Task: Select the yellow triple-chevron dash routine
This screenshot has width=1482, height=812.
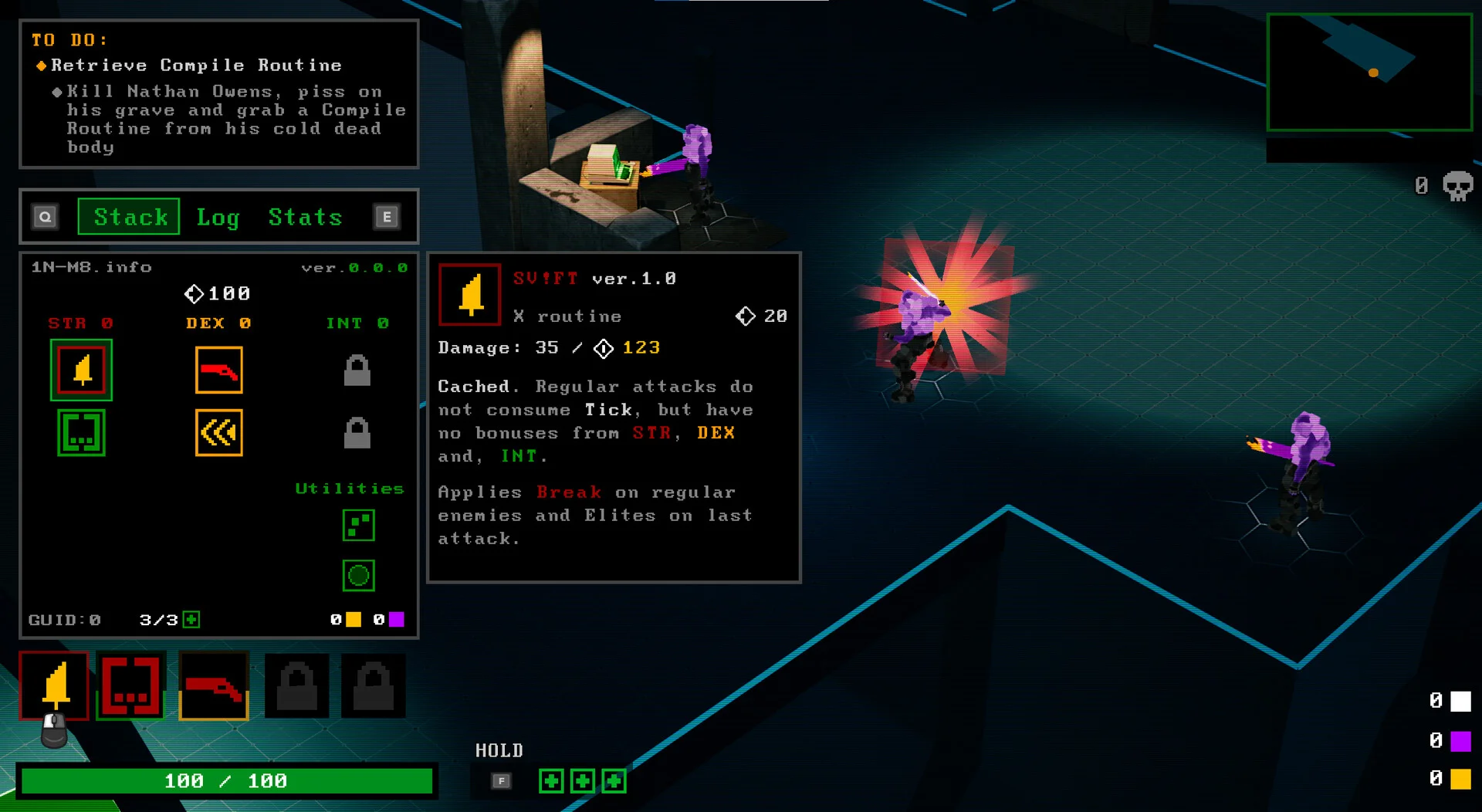Action: 219,432
